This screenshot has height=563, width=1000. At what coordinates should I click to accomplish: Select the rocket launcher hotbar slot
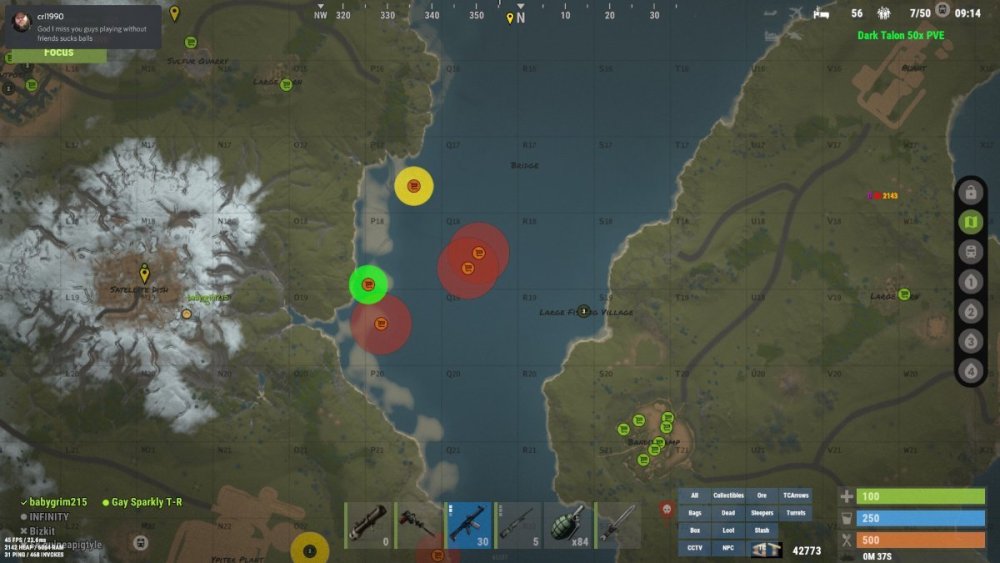[368, 525]
